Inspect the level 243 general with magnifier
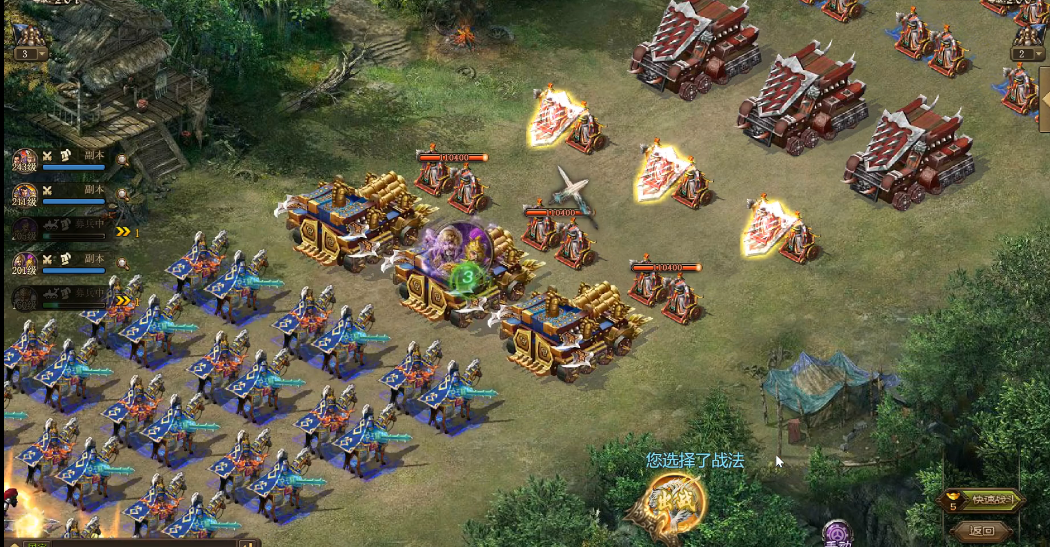This screenshot has height=547, width=1050. tap(122, 158)
